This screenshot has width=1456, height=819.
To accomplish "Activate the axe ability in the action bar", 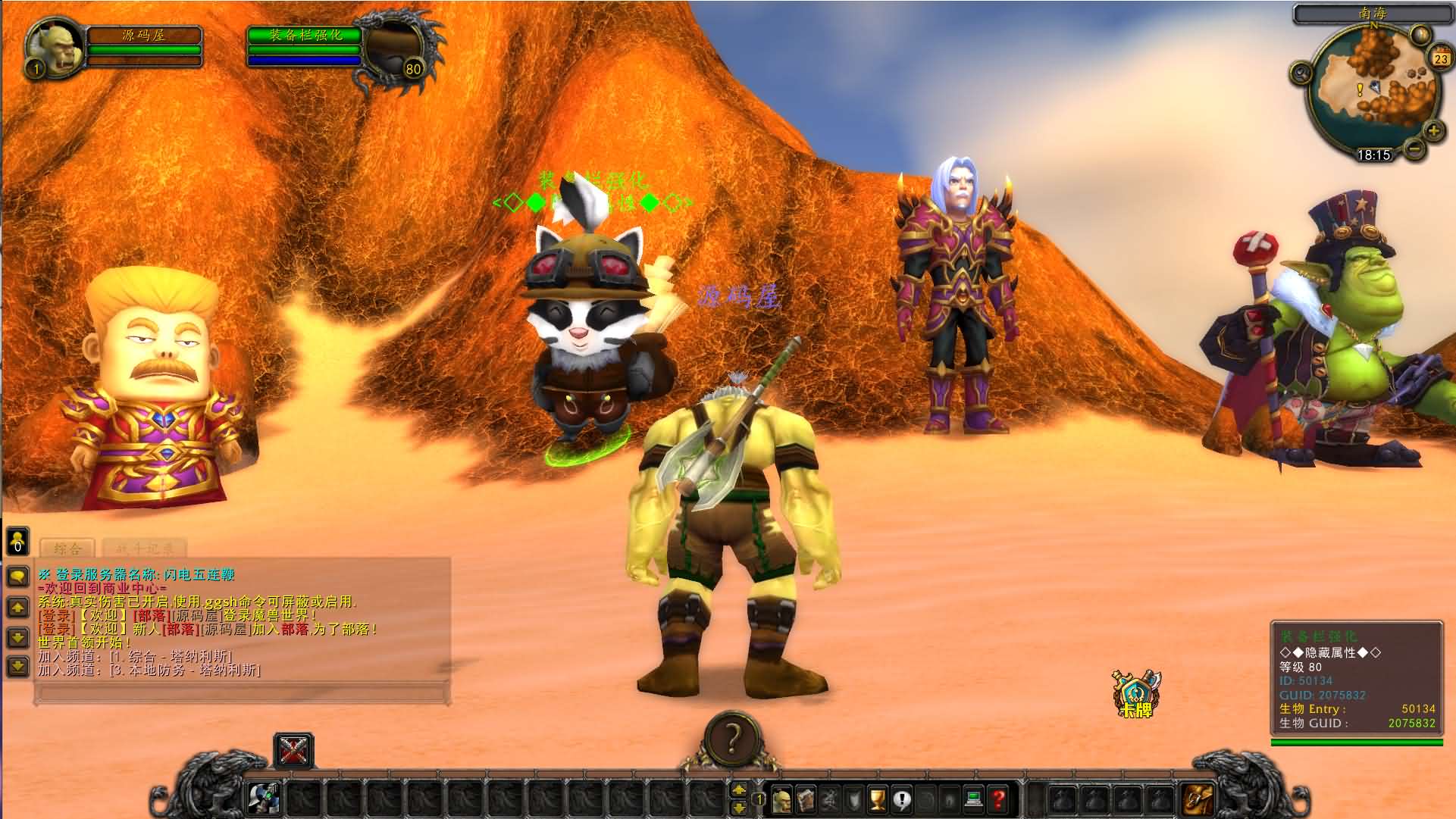I will coord(265,799).
